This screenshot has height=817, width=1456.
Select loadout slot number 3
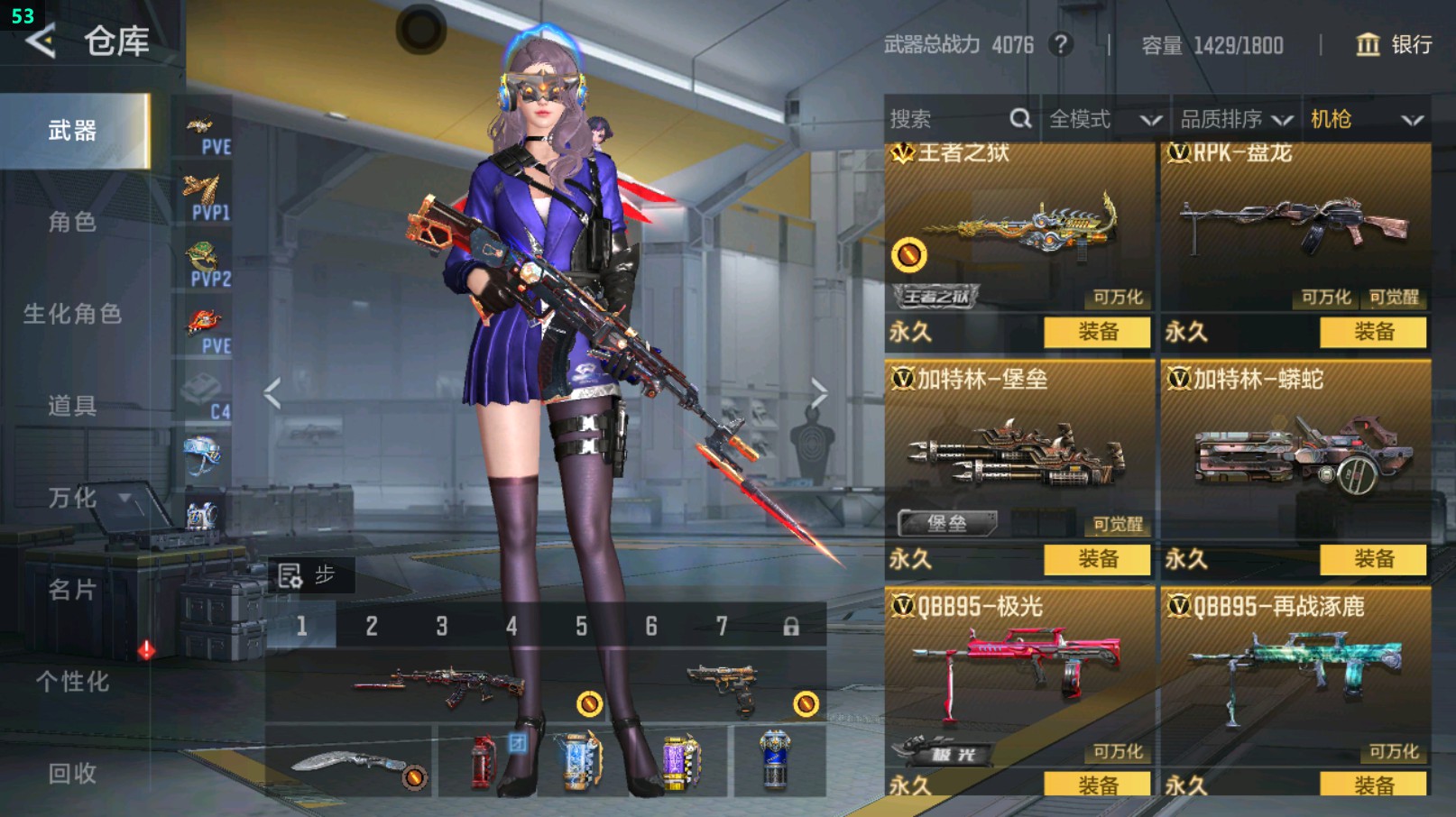pyautogui.click(x=442, y=626)
